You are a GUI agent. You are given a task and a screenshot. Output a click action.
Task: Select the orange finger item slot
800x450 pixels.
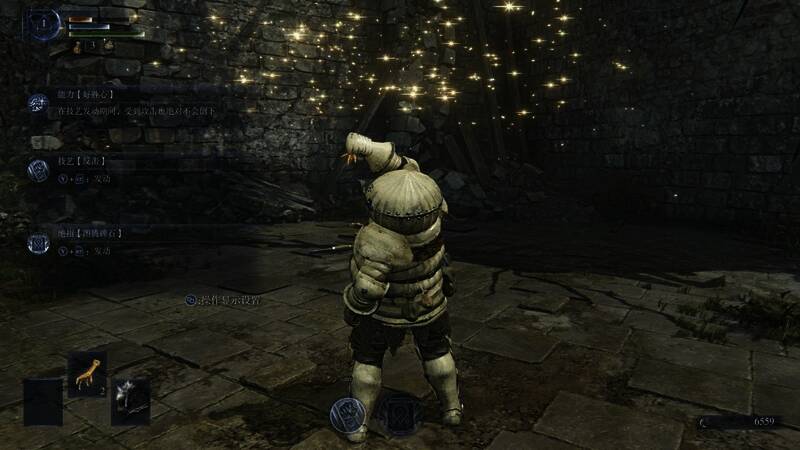pos(88,375)
